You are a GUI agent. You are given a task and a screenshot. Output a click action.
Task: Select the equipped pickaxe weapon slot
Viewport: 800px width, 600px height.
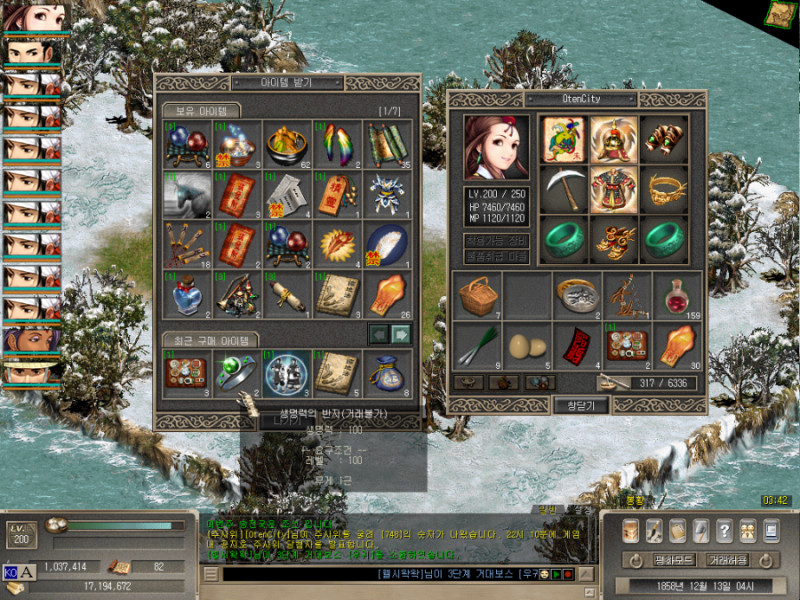(563, 189)
